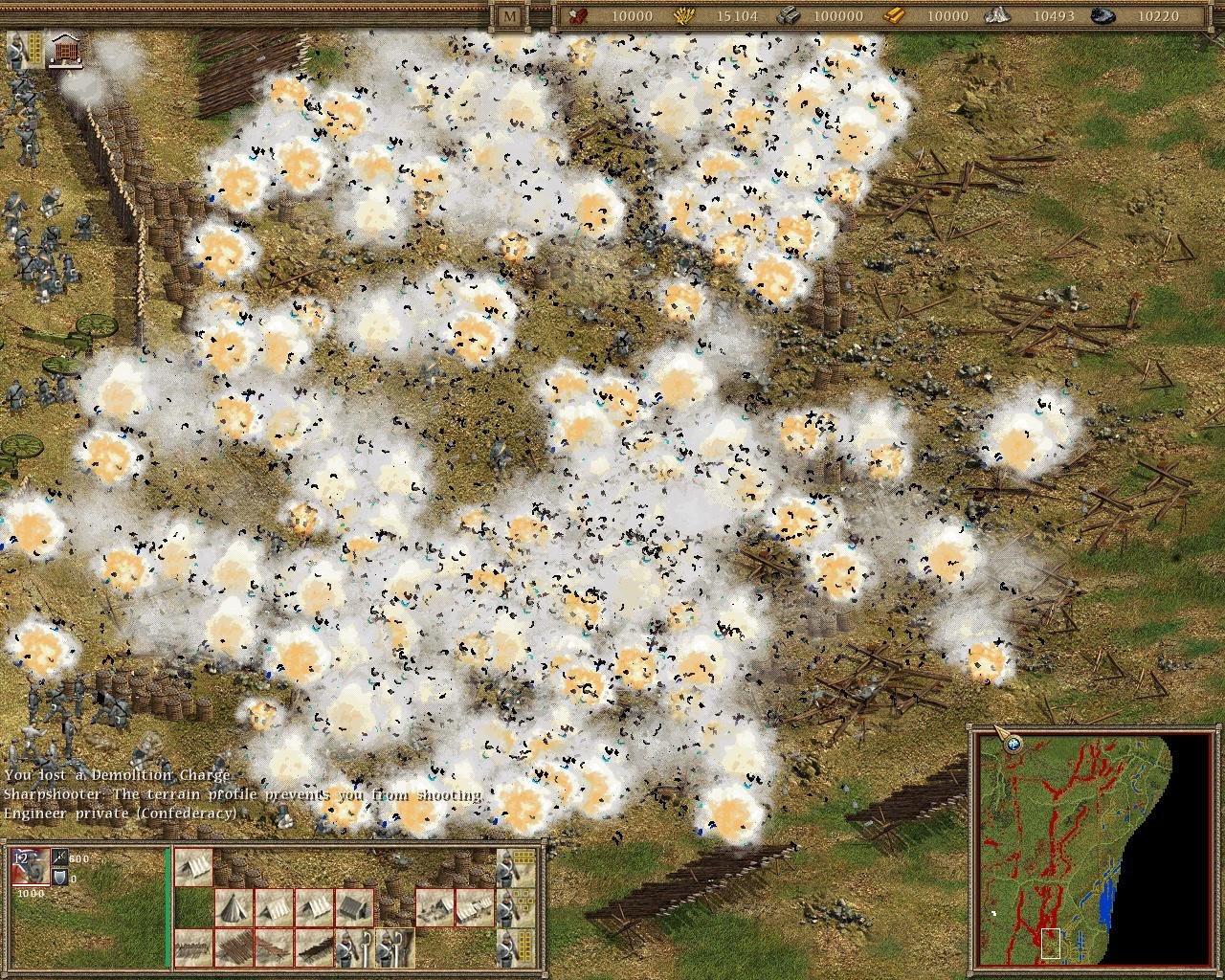Screen dimensions: 1225x980
Task: Click the green progress bar beside the panel
Action: click(167, 909)
